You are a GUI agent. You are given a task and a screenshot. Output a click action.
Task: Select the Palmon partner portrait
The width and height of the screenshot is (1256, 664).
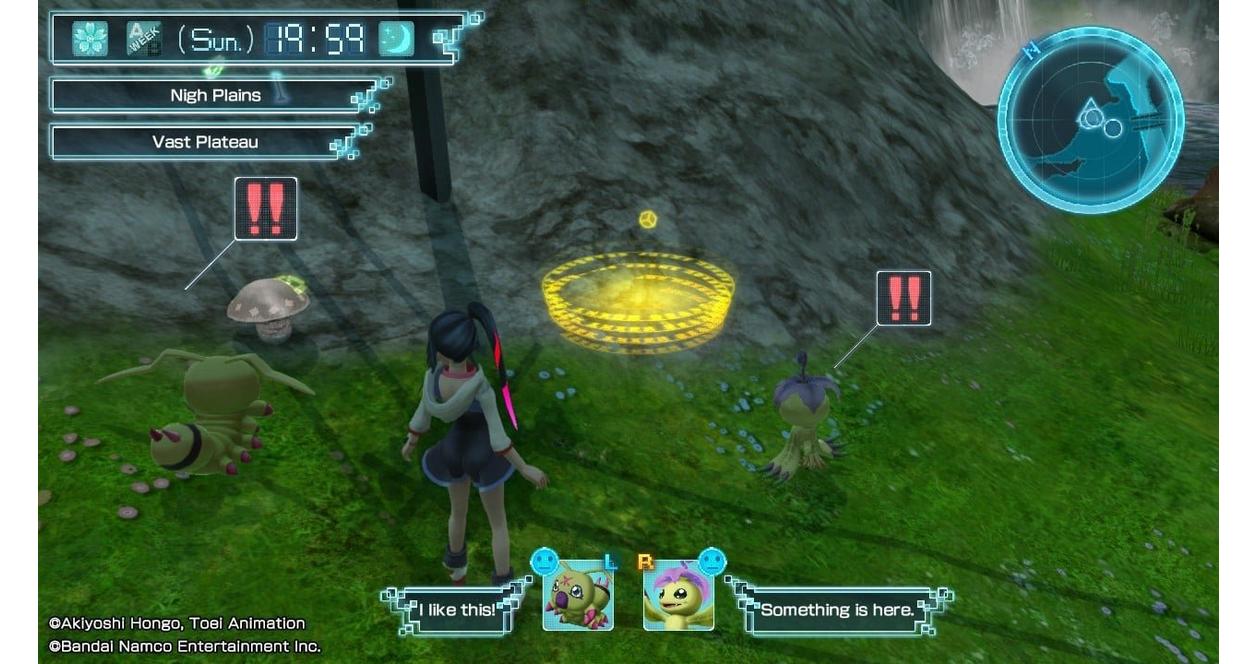(x=679, y=595)
